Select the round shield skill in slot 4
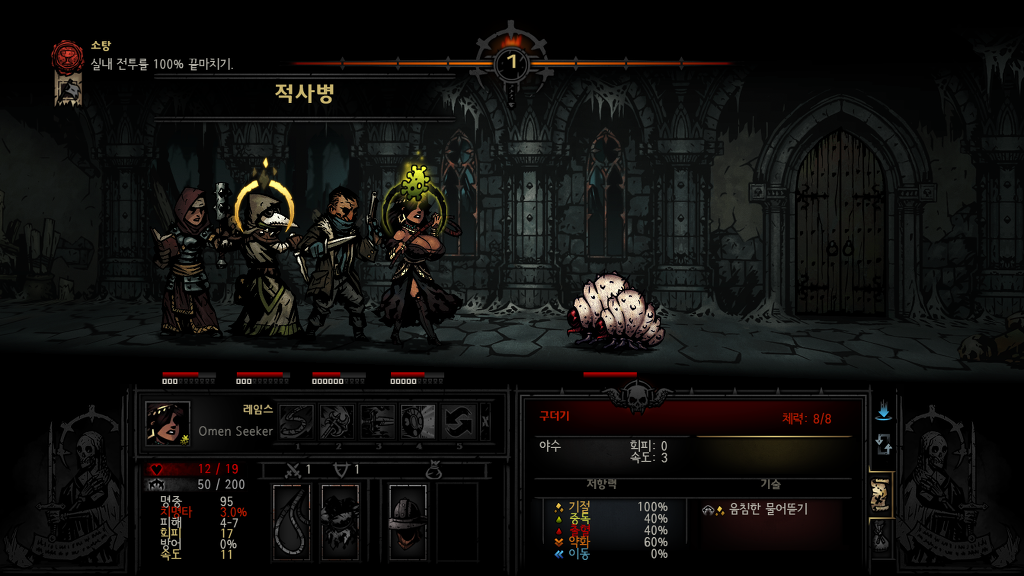The height and width of the screenshot is (576, 1024). tap(418, 421)
